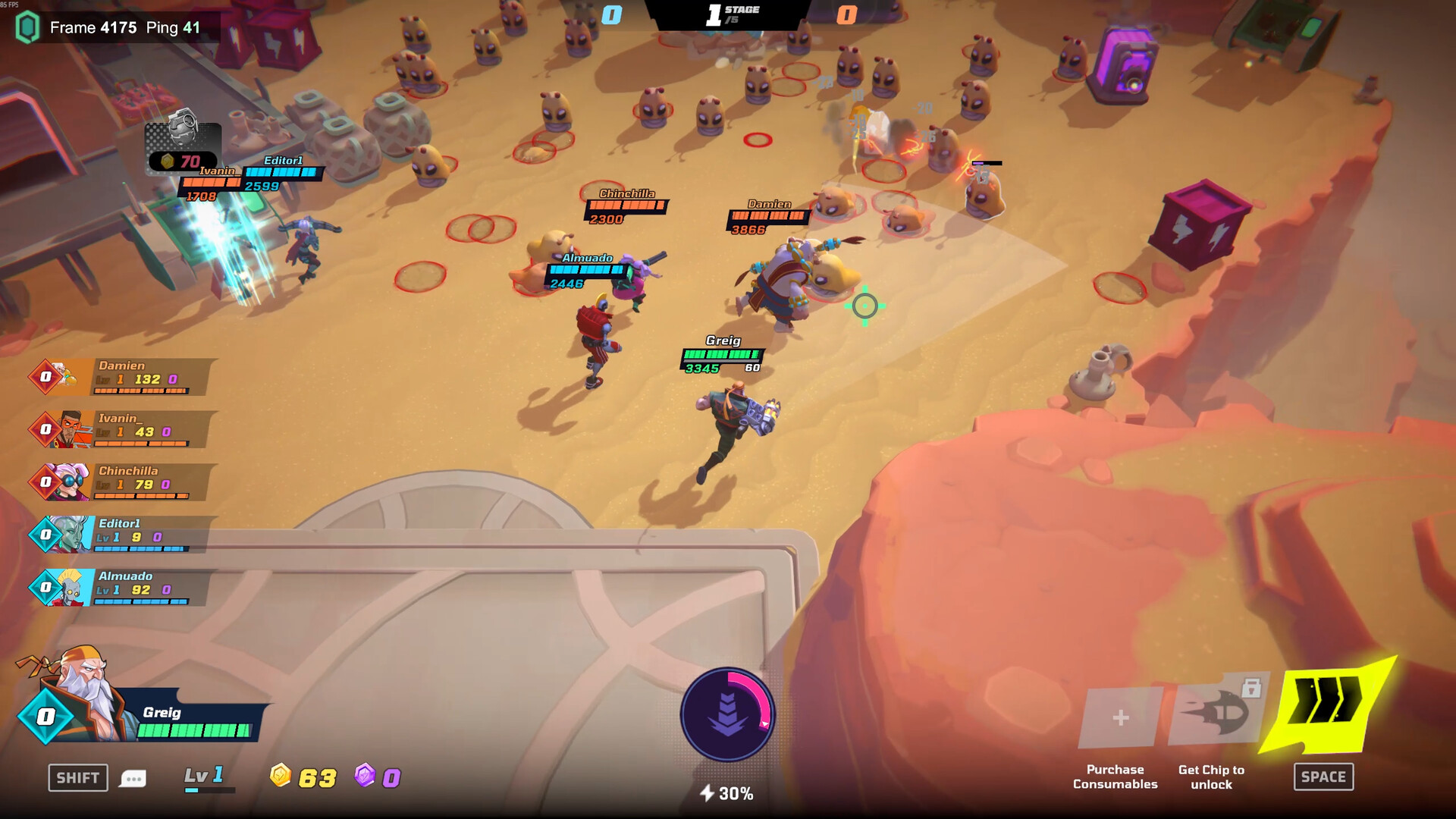Viewport: 1456px width, 819px height.
Task: Click the gold coin currency icon
Action: point(281,777)
